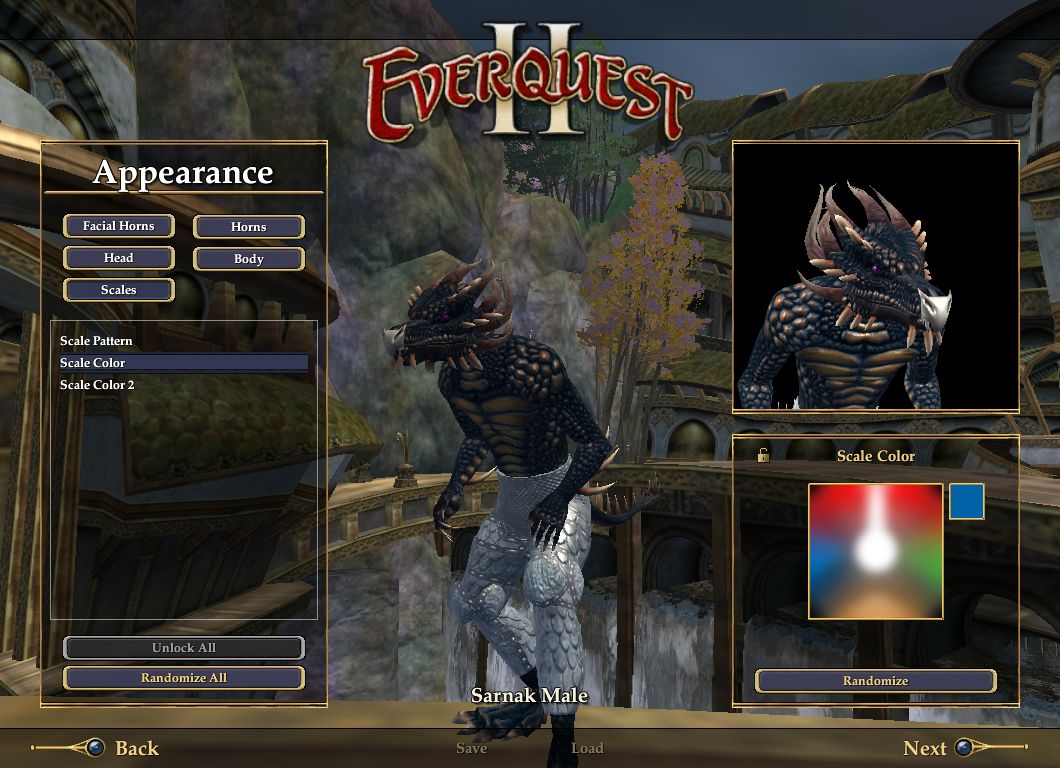
Task: Toggle the padlock icon beside Scale Color
Action: tap(763, 456)
